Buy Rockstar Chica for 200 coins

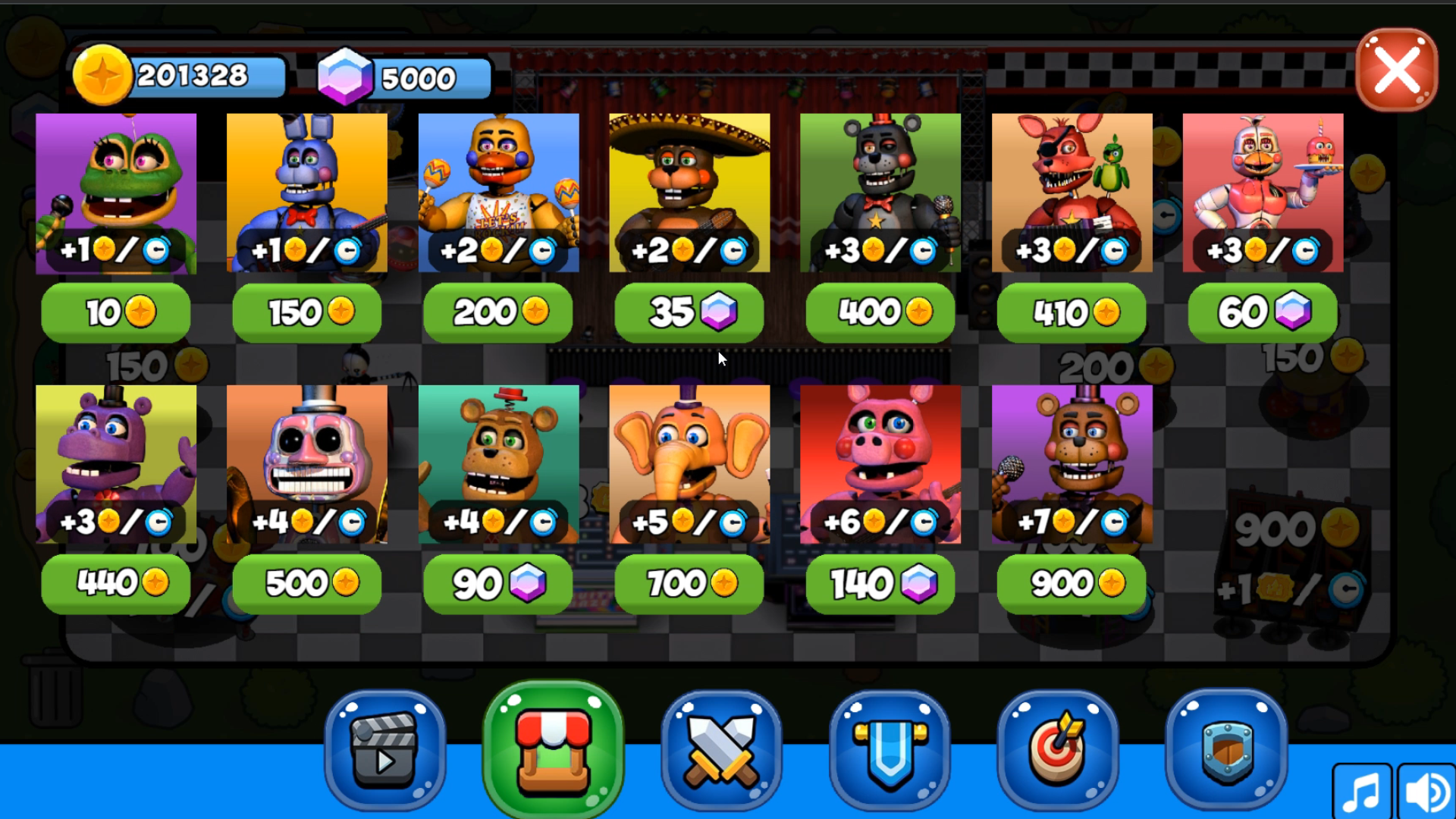(x=497, y=312)
